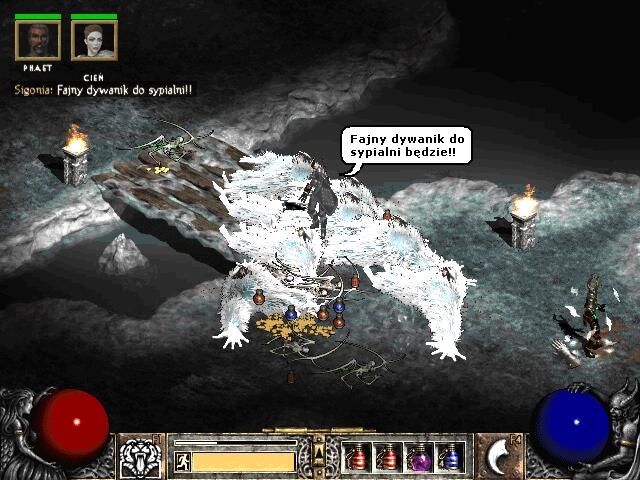Screen dimensions: 640x480
Task: Toggle the run/walk button
Action: (x=182, y=461)
